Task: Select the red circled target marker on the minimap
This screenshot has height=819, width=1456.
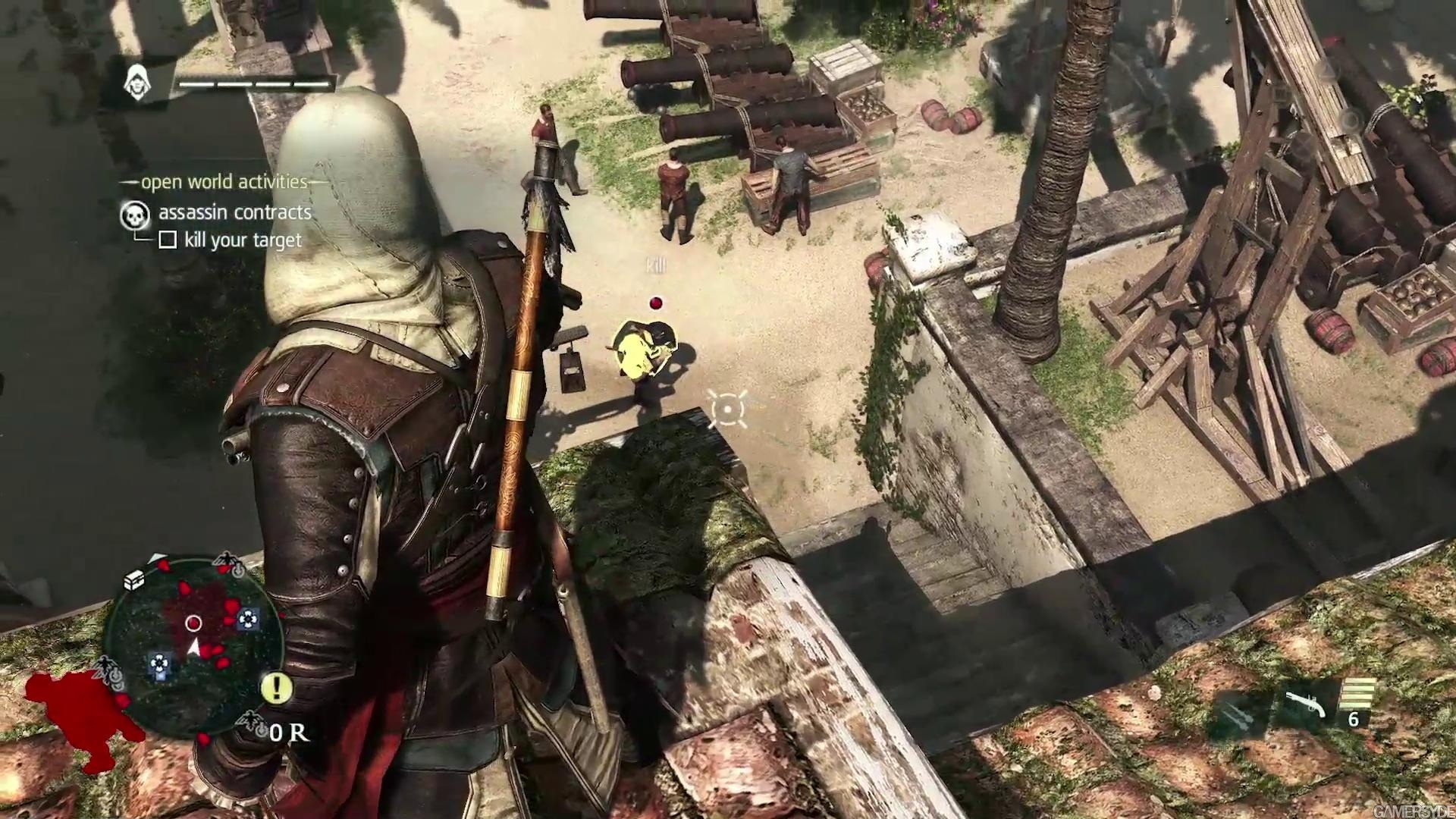Action: point(193,623)
